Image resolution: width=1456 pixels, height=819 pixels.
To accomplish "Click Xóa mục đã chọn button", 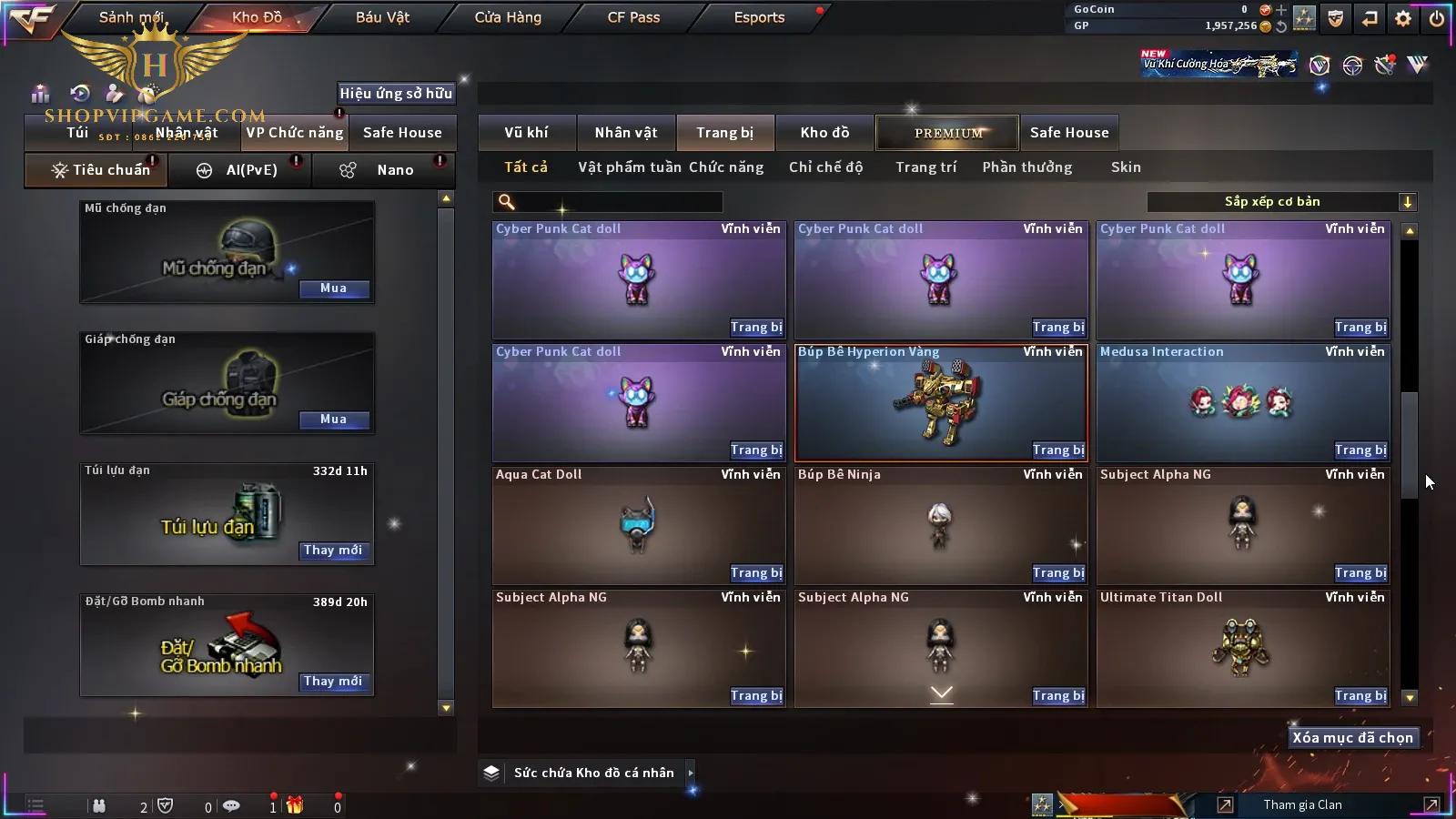I will 1352,738.
